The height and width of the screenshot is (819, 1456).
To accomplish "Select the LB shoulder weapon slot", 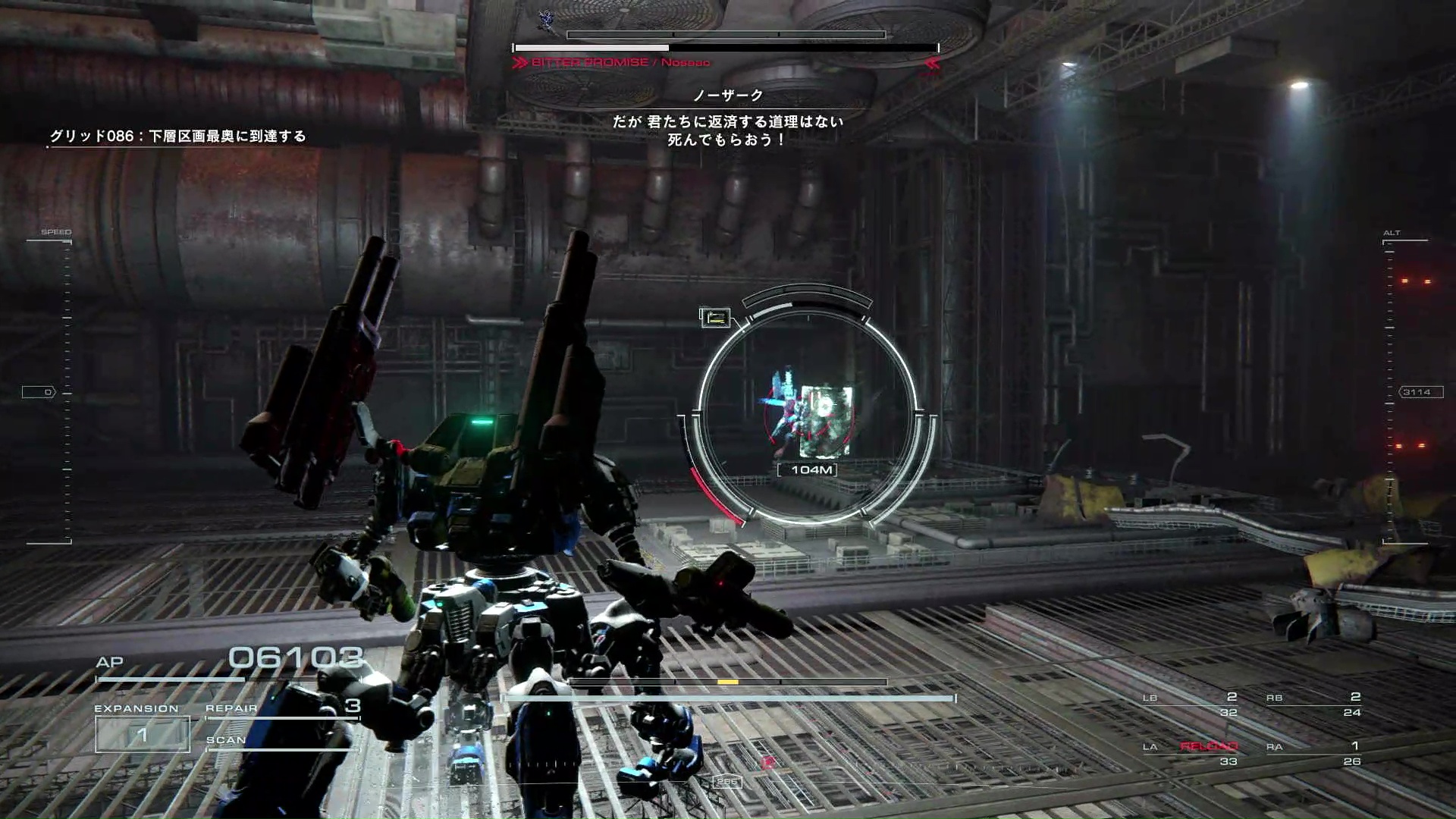I will pos(1191,704).
